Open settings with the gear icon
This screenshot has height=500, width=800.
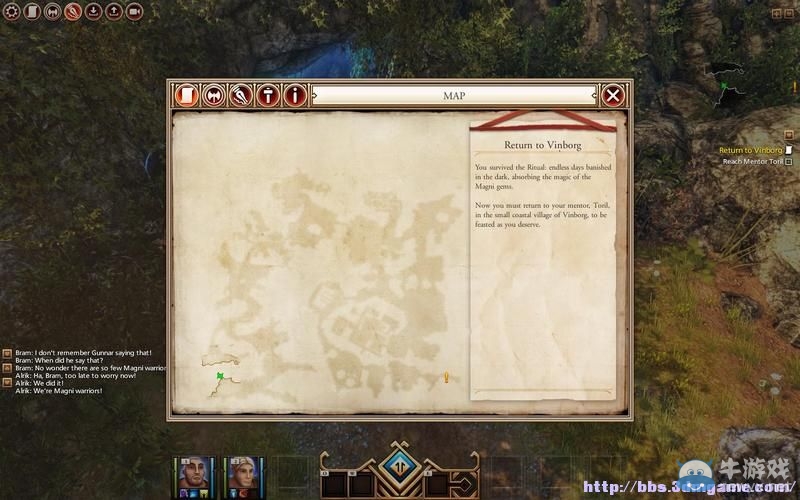(12, 12)
